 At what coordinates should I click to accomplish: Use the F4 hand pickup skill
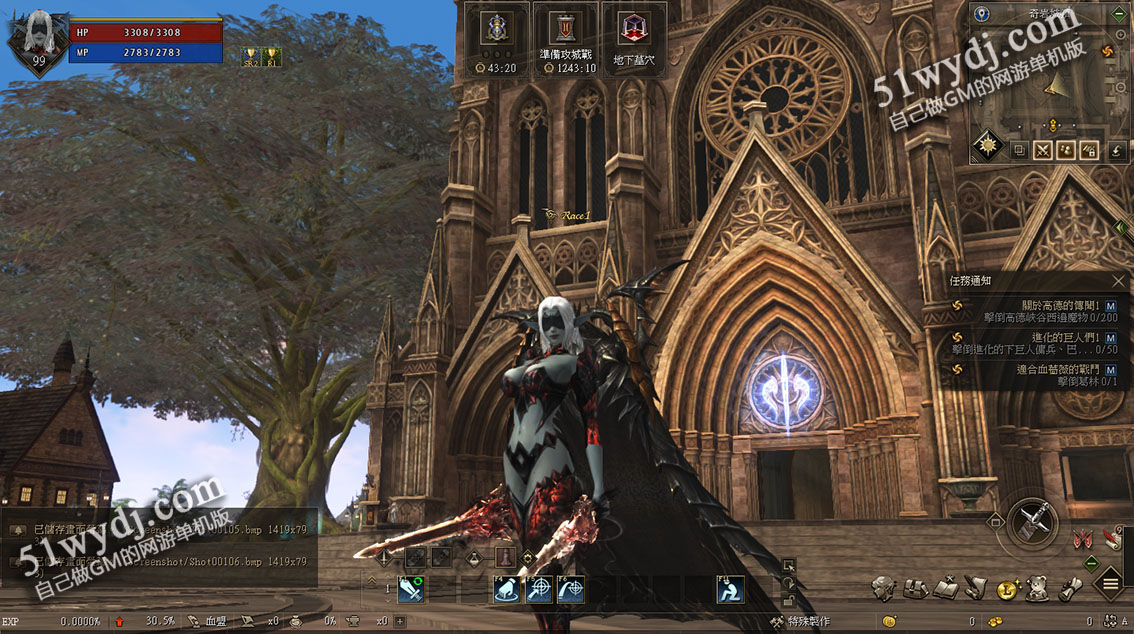(507, 591)
